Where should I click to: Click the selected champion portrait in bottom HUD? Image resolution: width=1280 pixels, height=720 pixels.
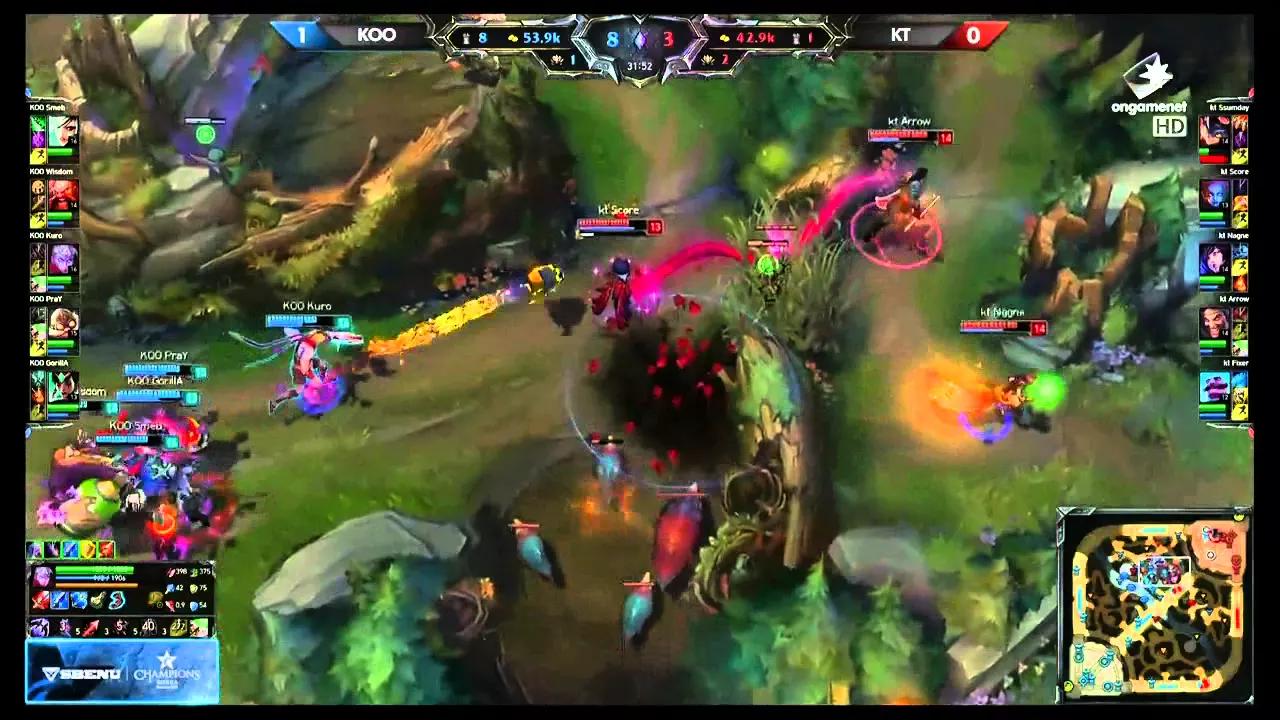44,576
